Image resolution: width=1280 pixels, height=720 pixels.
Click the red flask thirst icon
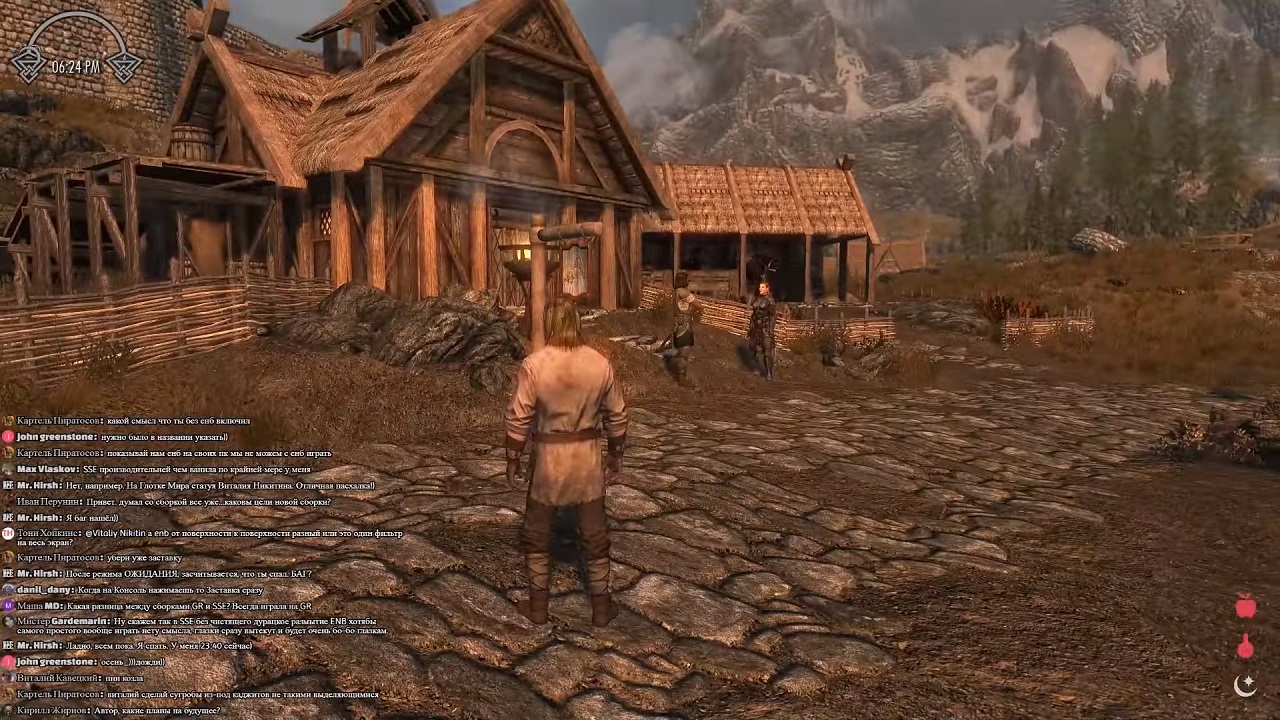(x=1245, y=646)
